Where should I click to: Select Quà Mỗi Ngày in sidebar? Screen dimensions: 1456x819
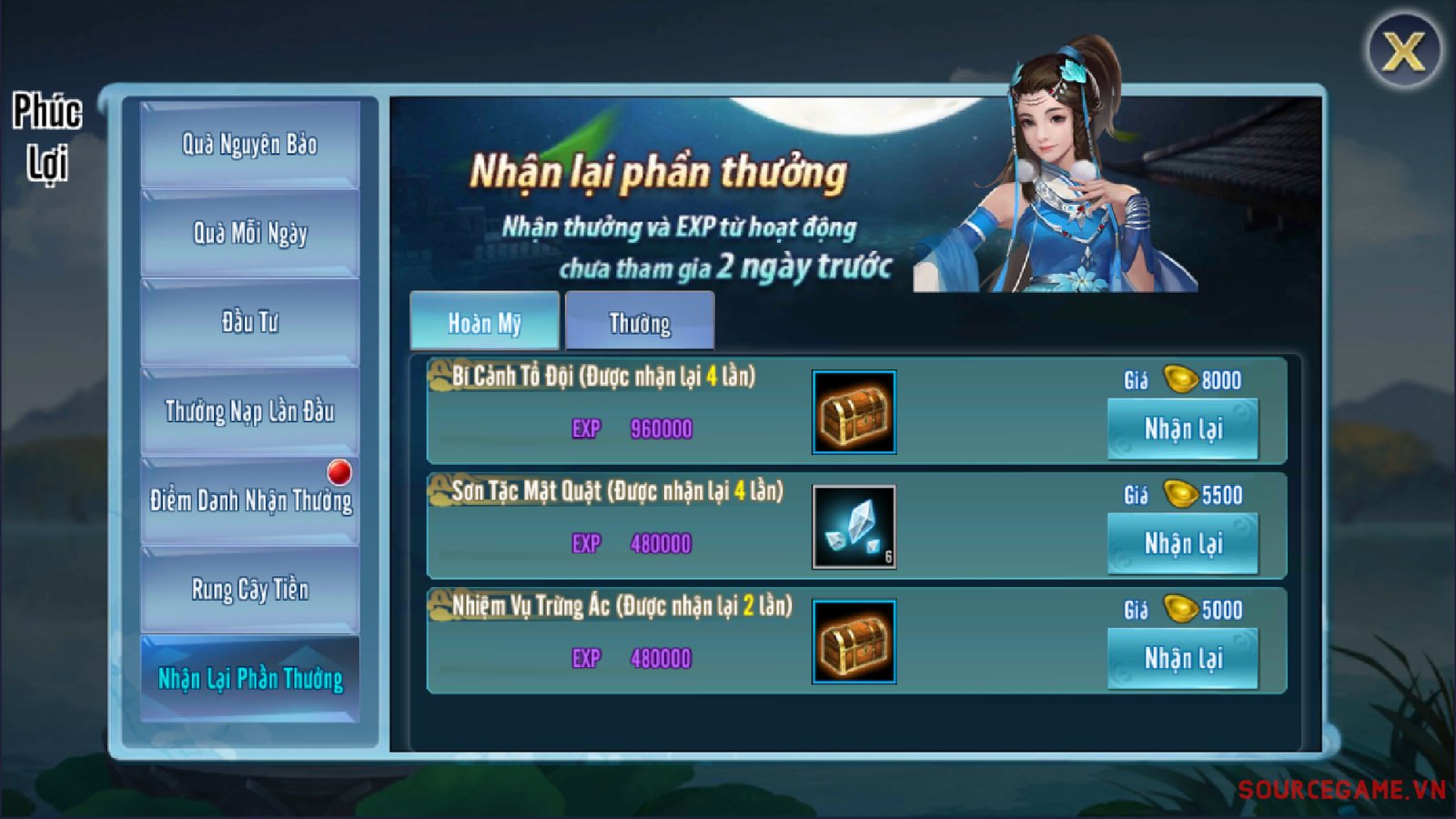pyautogui.click(x=250, y=233)
